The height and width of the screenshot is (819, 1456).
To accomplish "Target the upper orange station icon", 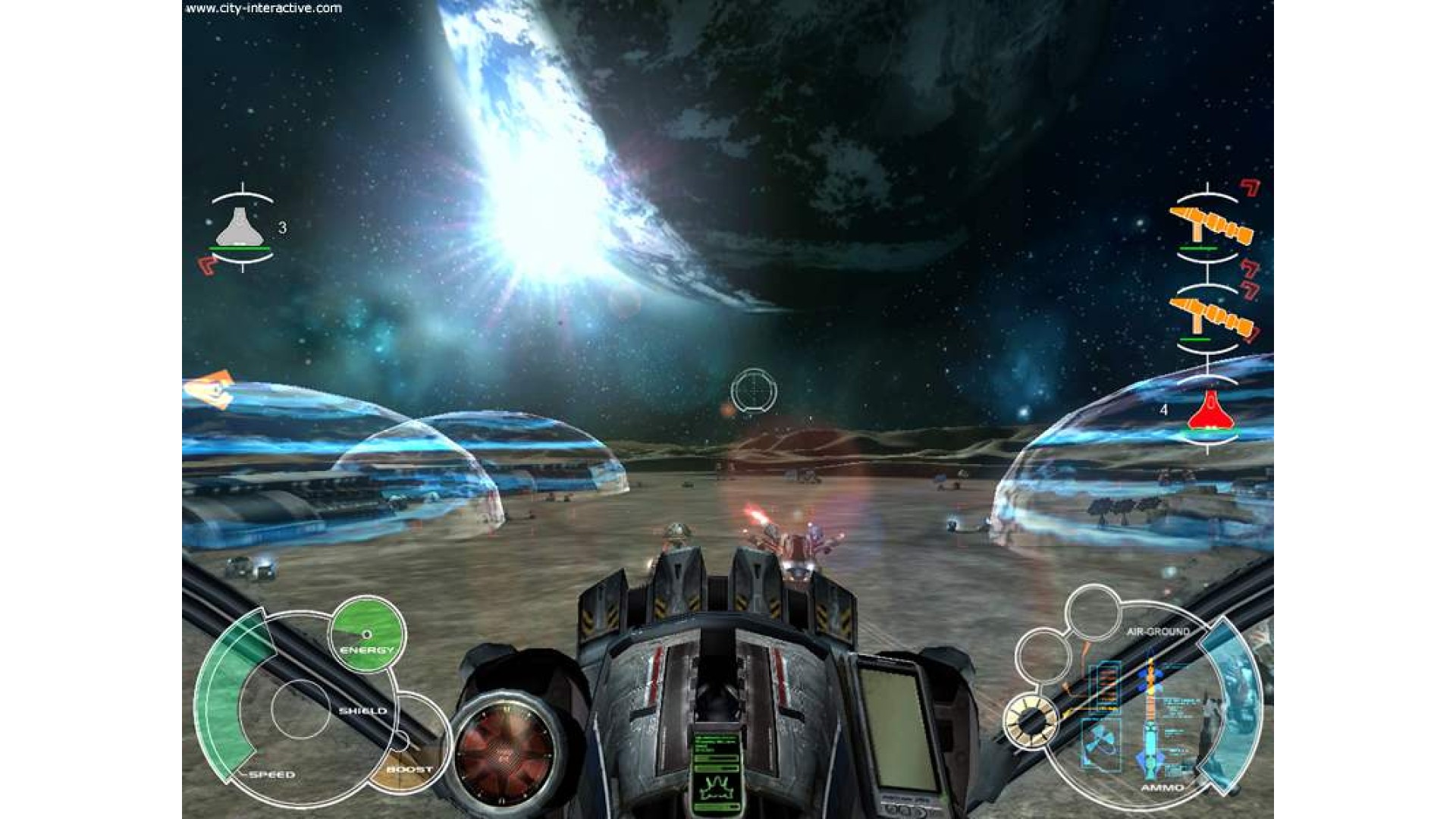I will [1210, 225].
